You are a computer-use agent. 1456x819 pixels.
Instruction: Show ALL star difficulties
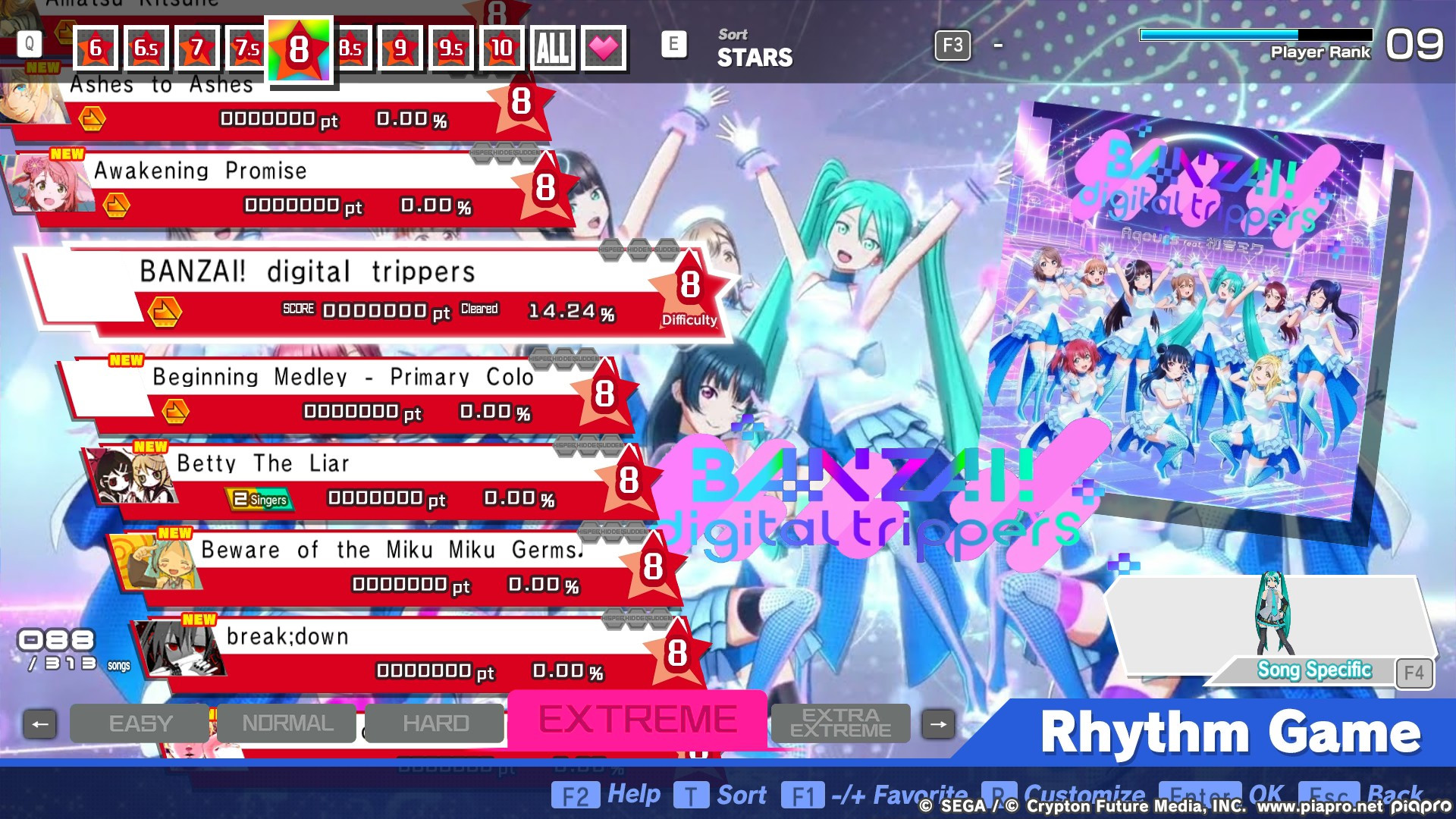click(553, 47)
